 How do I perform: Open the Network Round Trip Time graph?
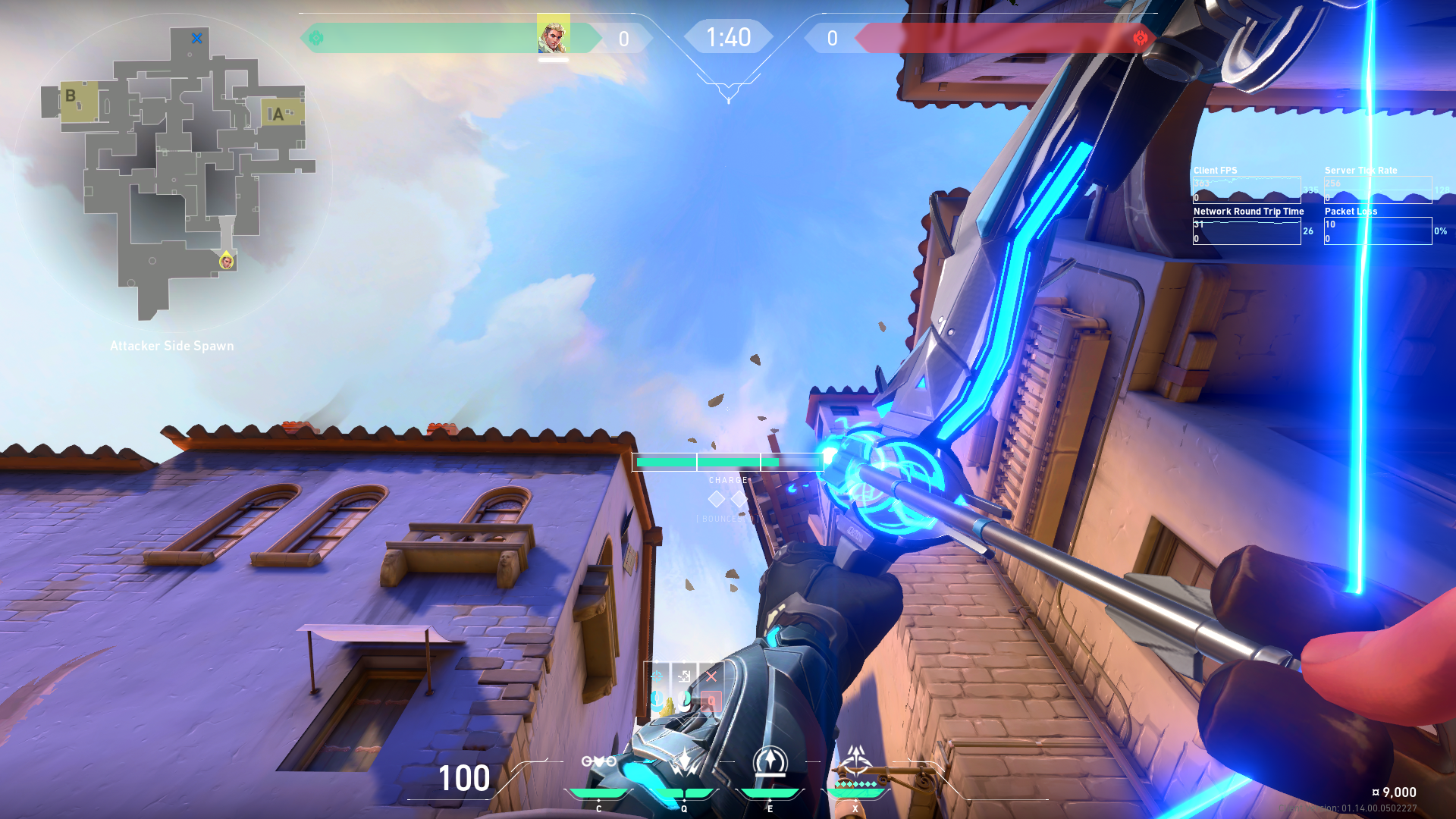[x=1247, y=231]
